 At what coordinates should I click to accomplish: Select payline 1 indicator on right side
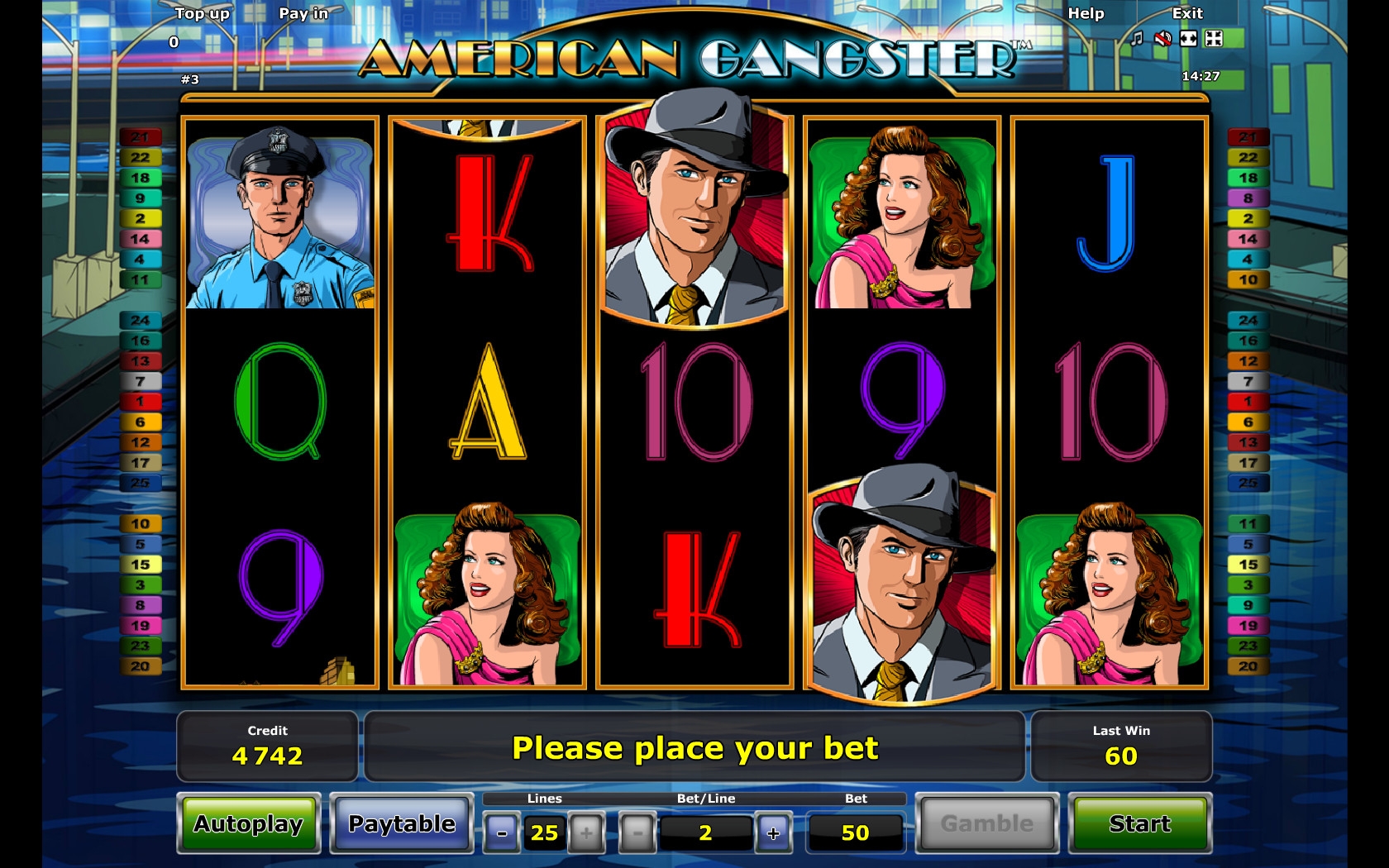[1248, 402]
